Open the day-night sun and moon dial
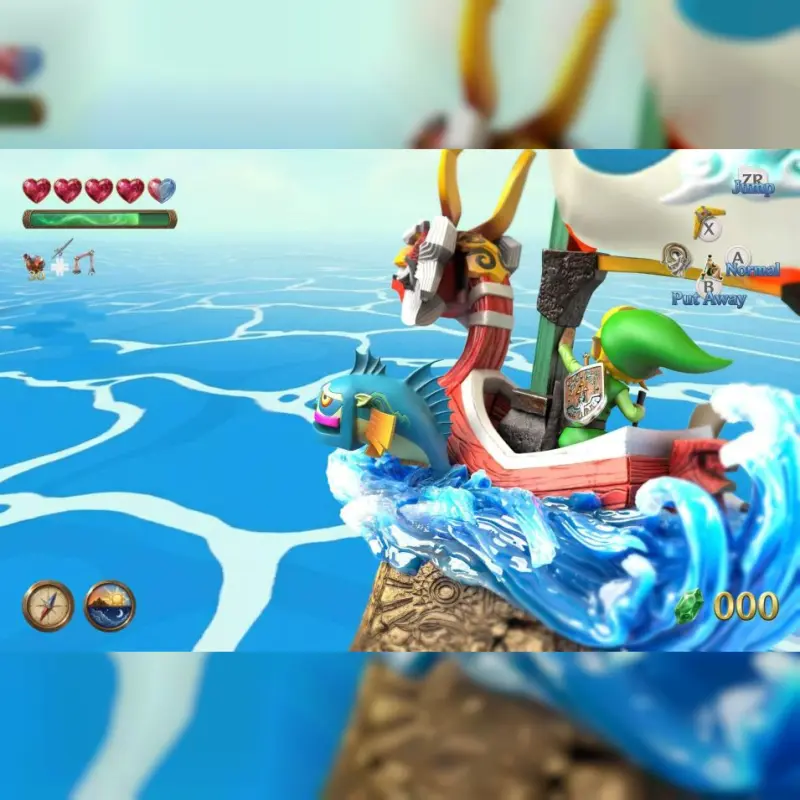This screenshot has width=800, height=800. (x=110, y=606)
